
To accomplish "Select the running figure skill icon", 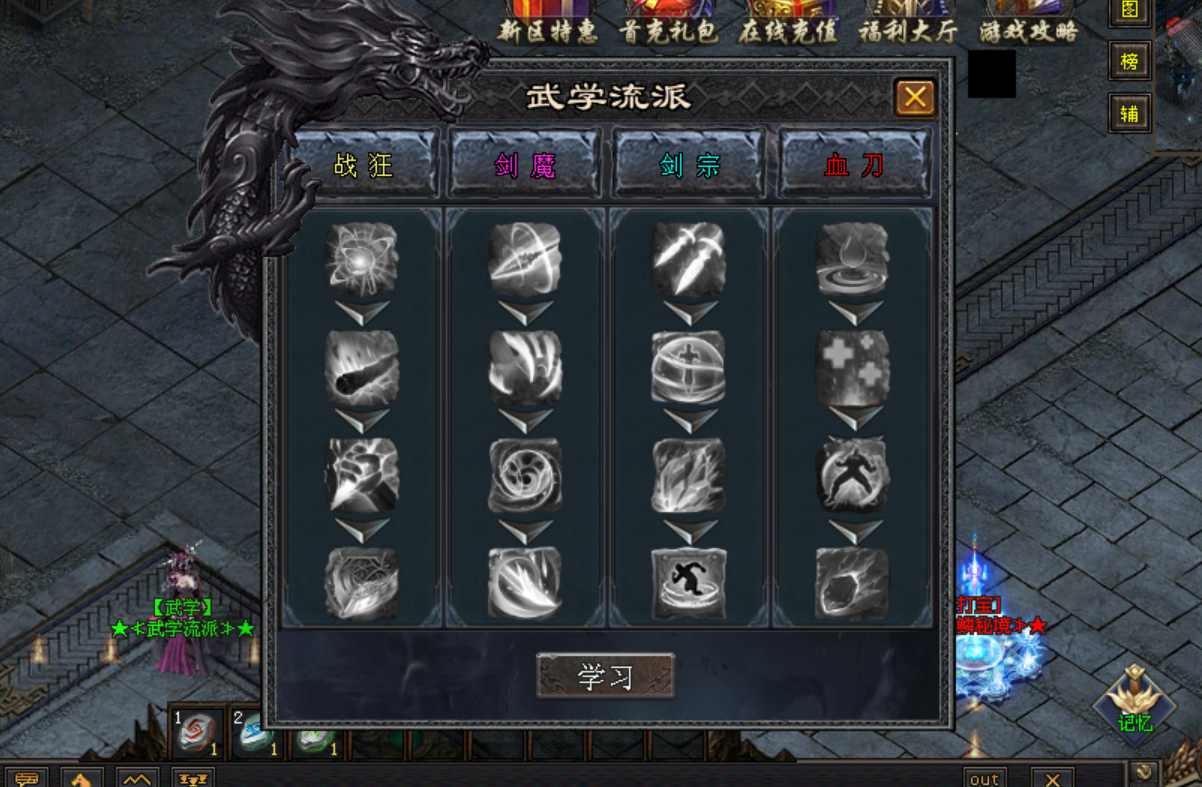I will point(689,583).
